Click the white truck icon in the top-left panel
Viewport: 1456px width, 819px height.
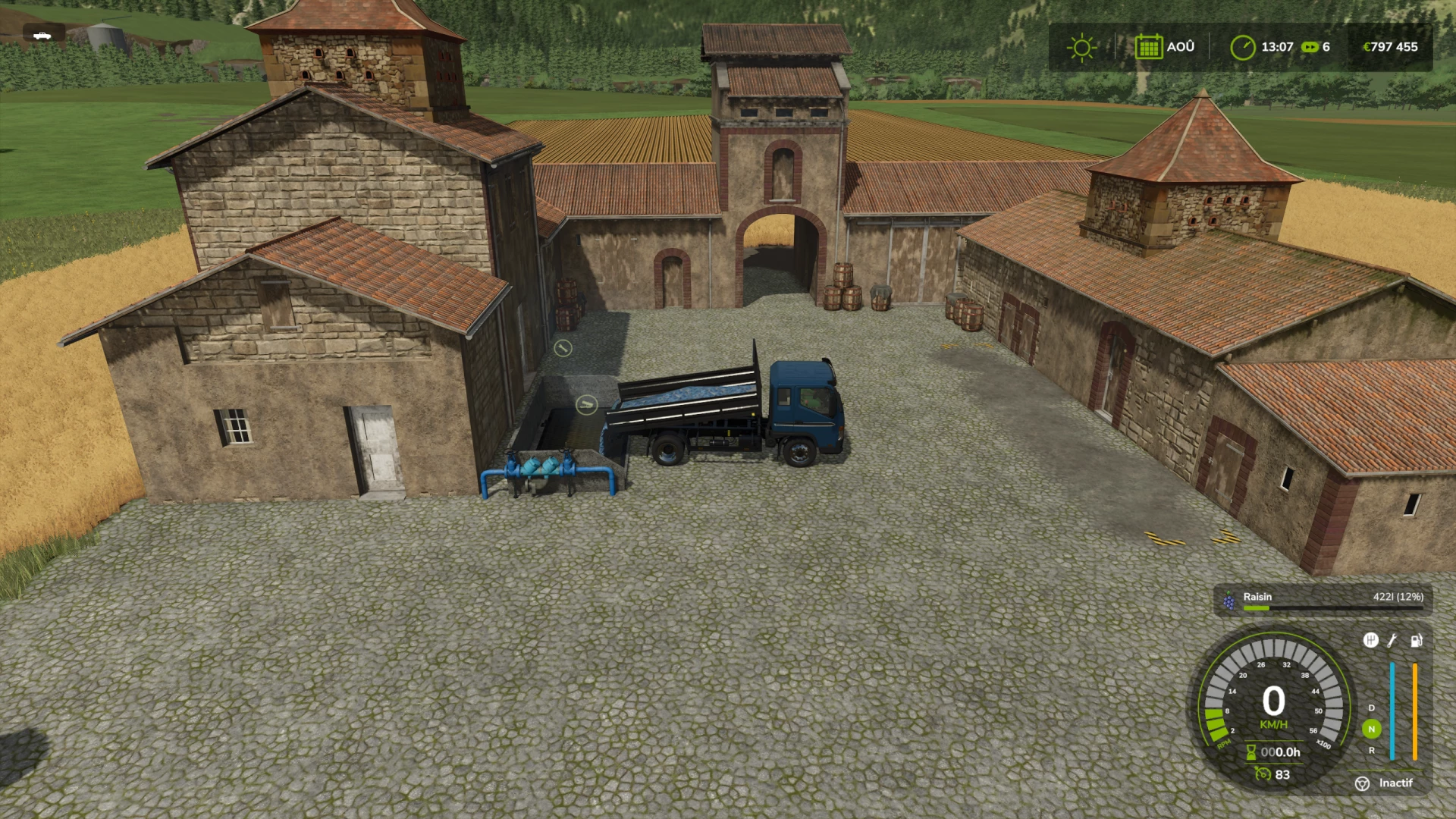click(43, 36)
